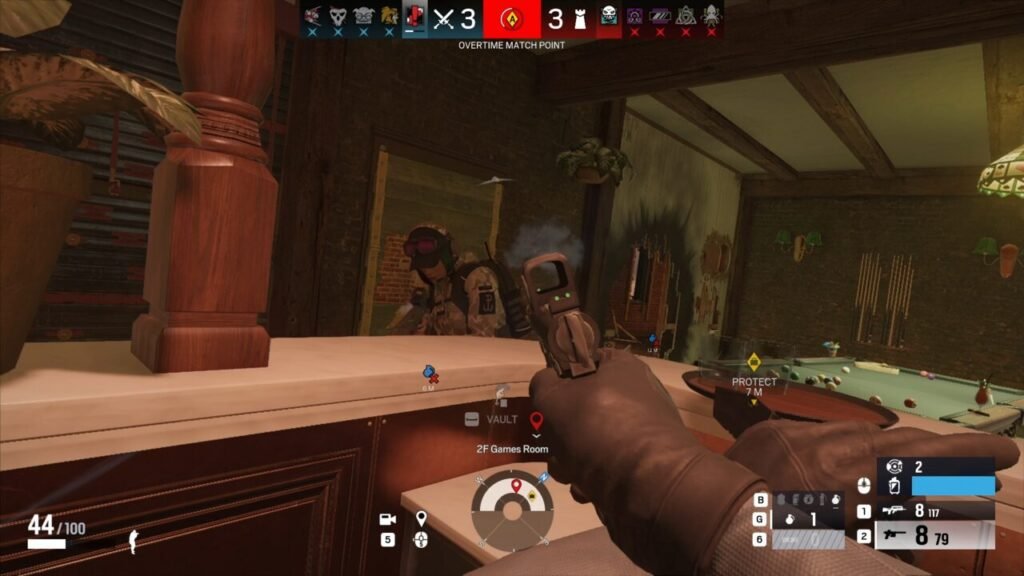Click the skull operator icon on blue team
This screenshot has width=1024, height=576.
click(x=338, y=16)
